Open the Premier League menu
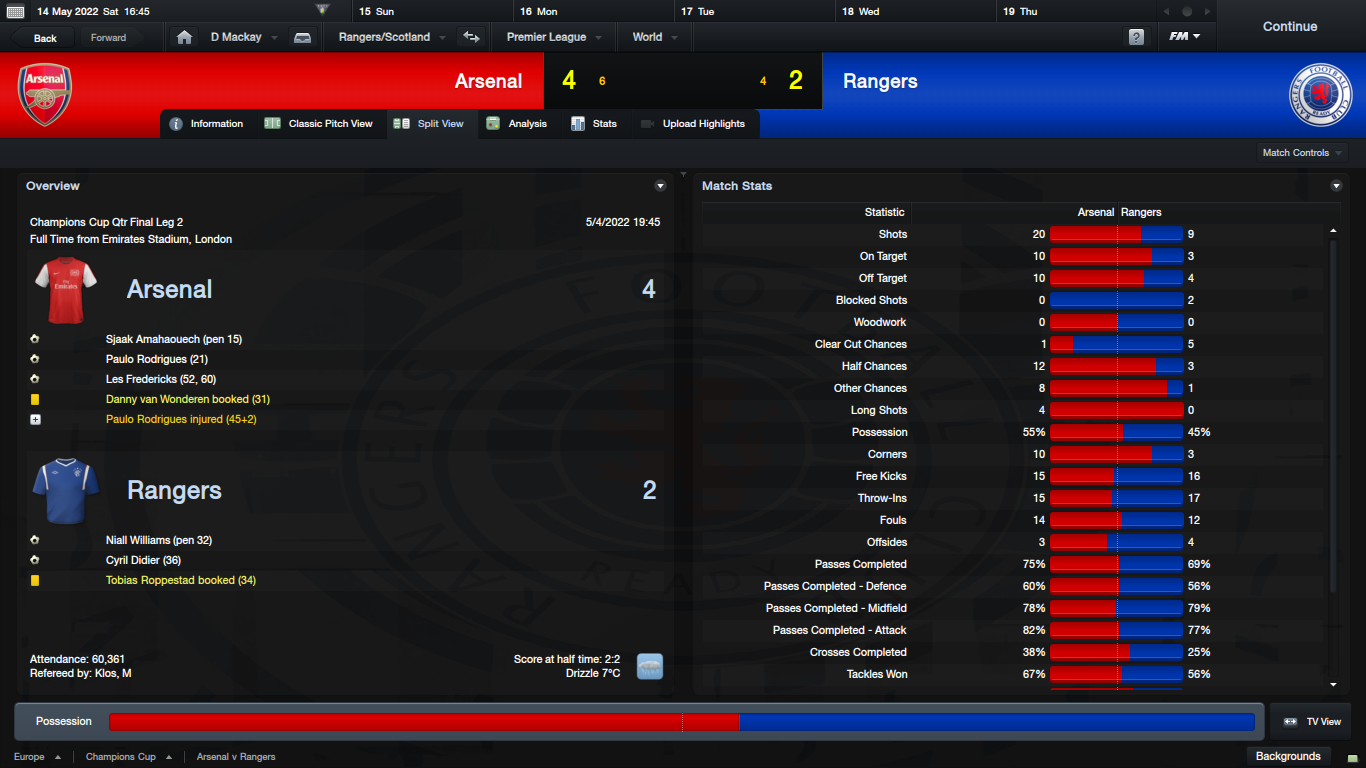1366x768 pixels. [x=546, y=37]
